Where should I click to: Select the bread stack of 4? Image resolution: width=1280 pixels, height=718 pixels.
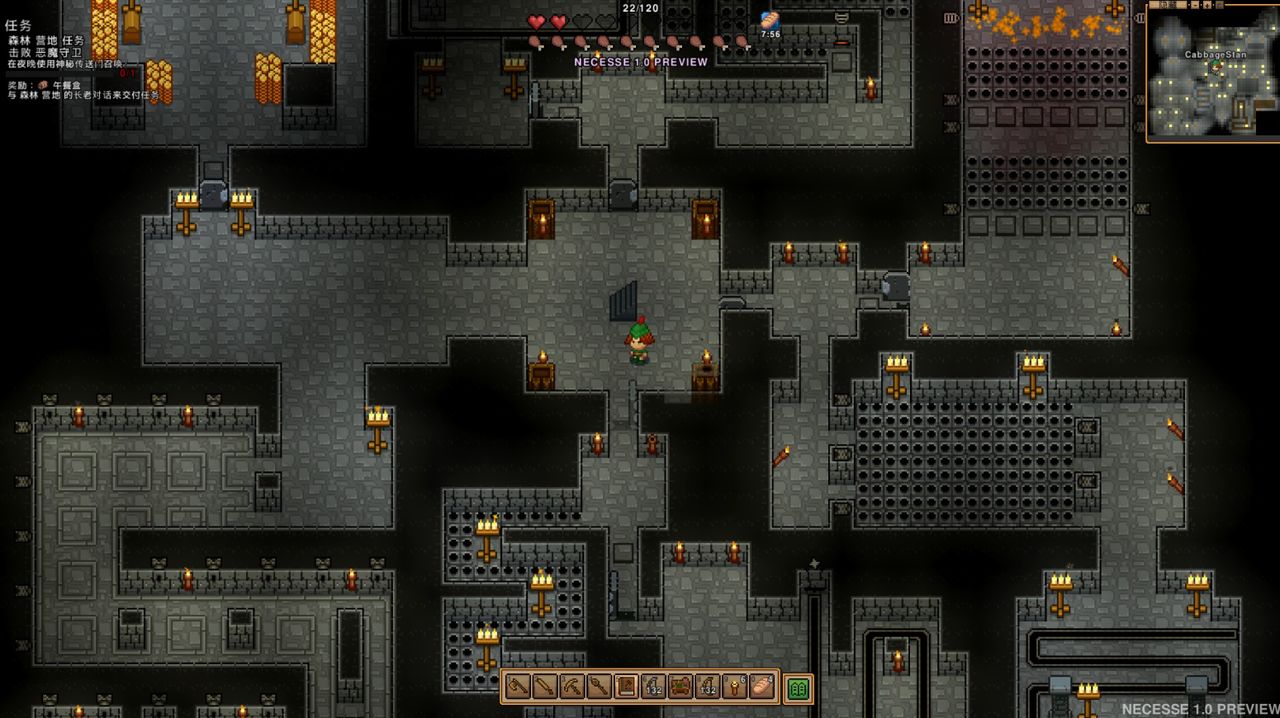click(762, 687)
